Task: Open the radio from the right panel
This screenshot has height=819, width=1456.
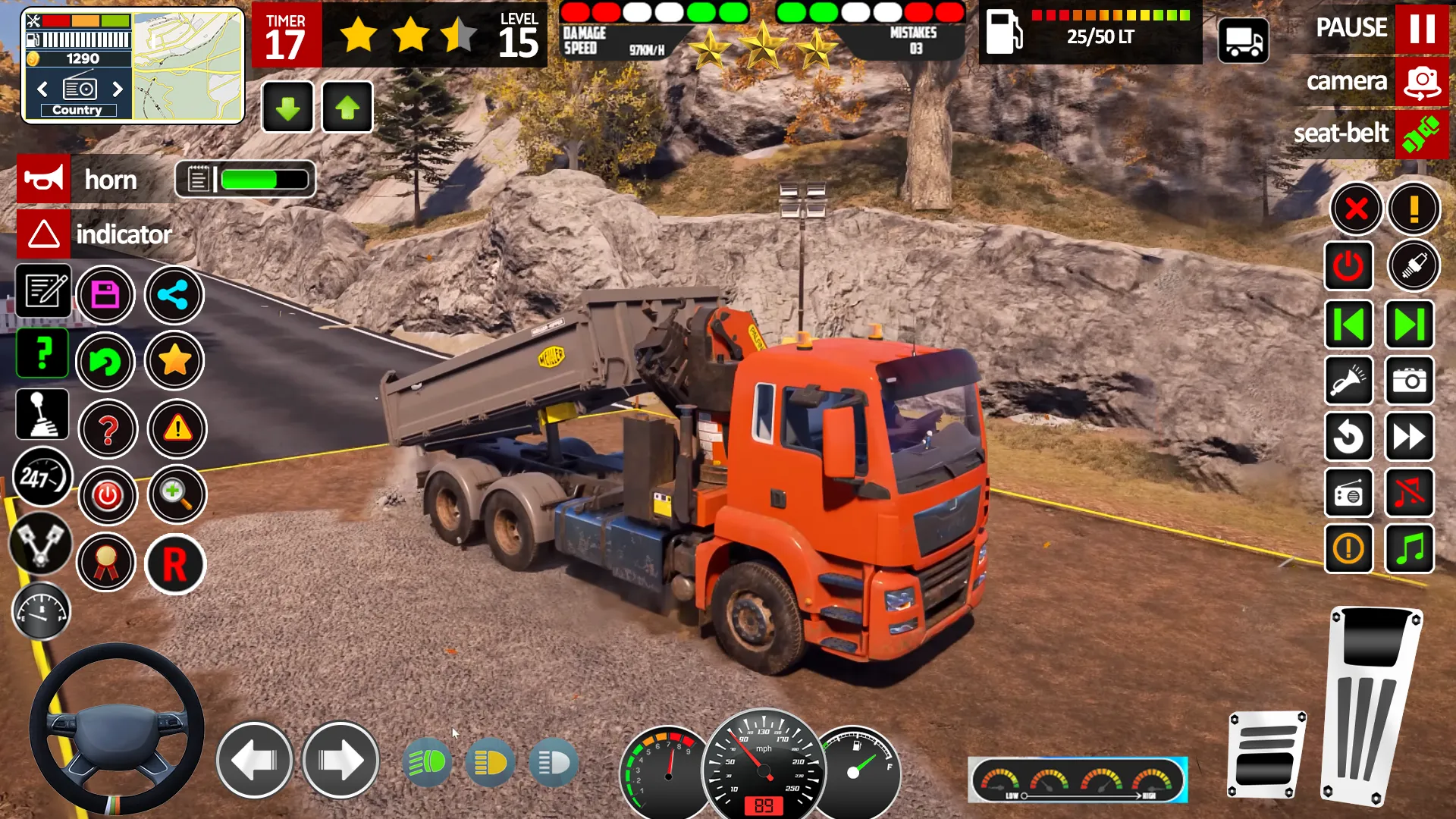Action: click(1349, 493)
